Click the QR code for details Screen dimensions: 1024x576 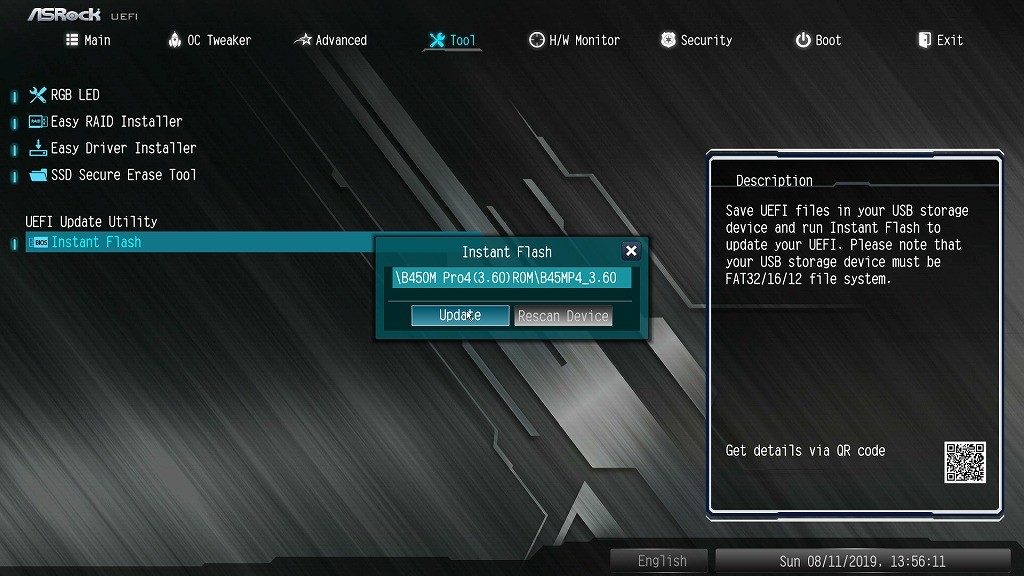coord(964,462)
